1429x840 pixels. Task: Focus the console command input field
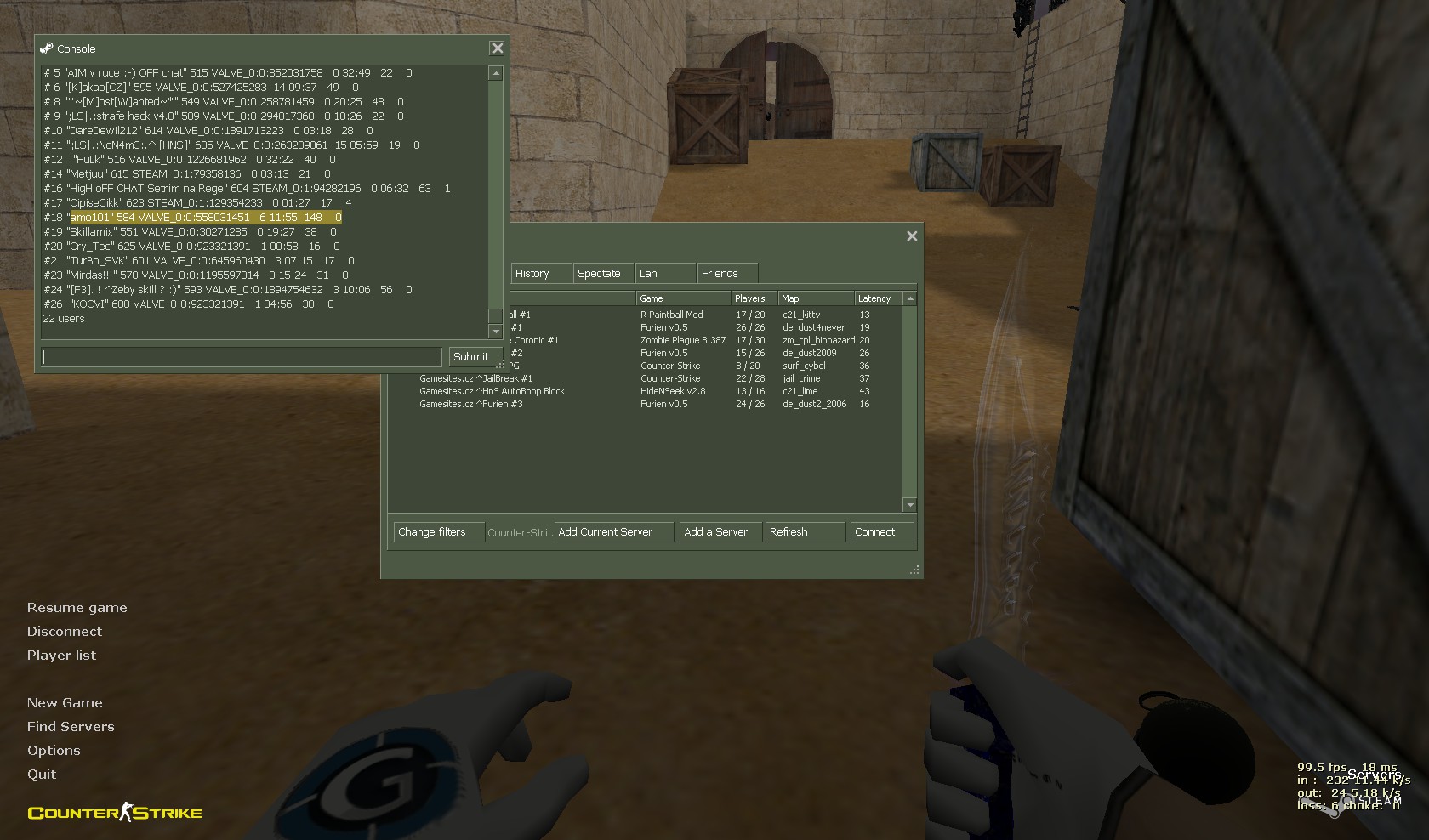[x=242, y=357]
